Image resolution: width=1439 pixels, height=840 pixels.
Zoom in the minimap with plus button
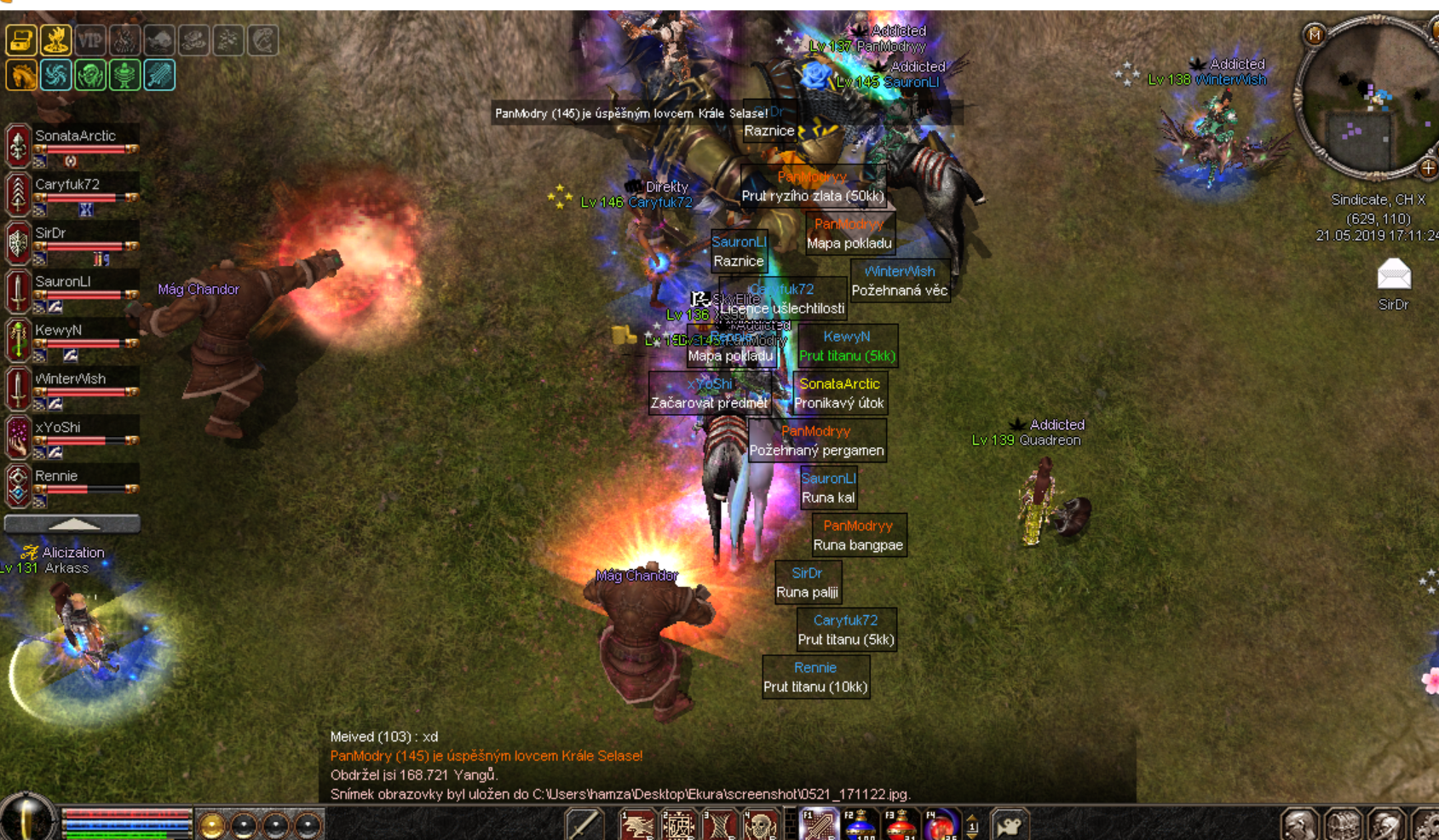tap(1428, 168)
